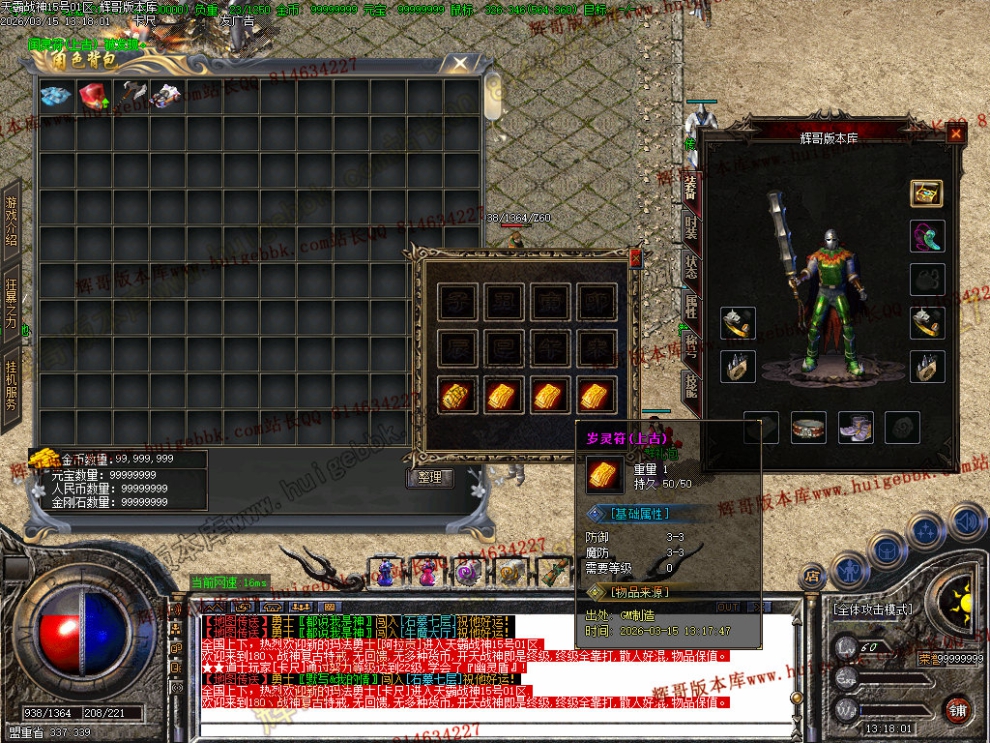Select the equipped purple boots slot
Screen dimensions: 990x743
point(855,427)
